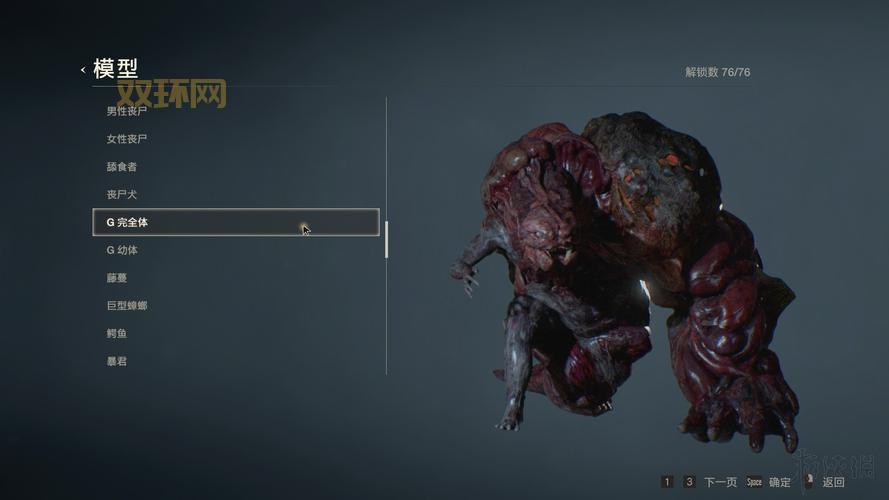
Task: Choose 舔食者 from the model list
Action: coord(122,167)
